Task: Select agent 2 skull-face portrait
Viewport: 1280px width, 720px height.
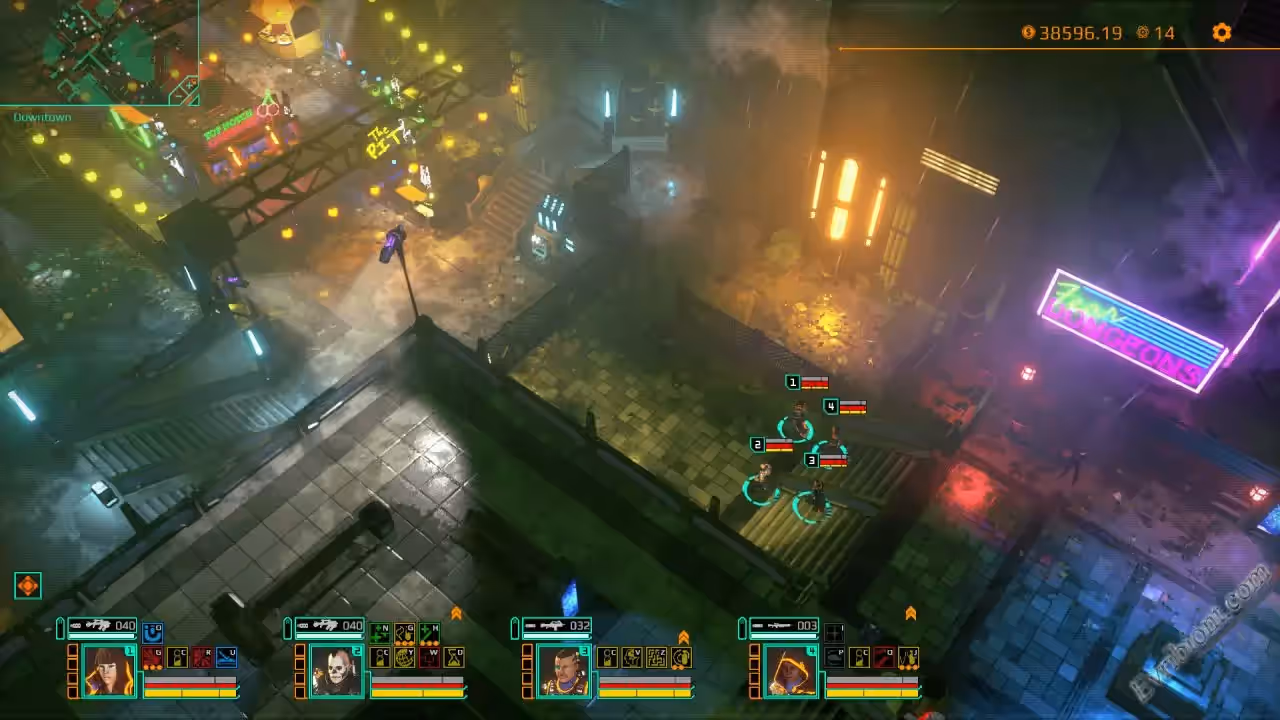Action: 336,670
